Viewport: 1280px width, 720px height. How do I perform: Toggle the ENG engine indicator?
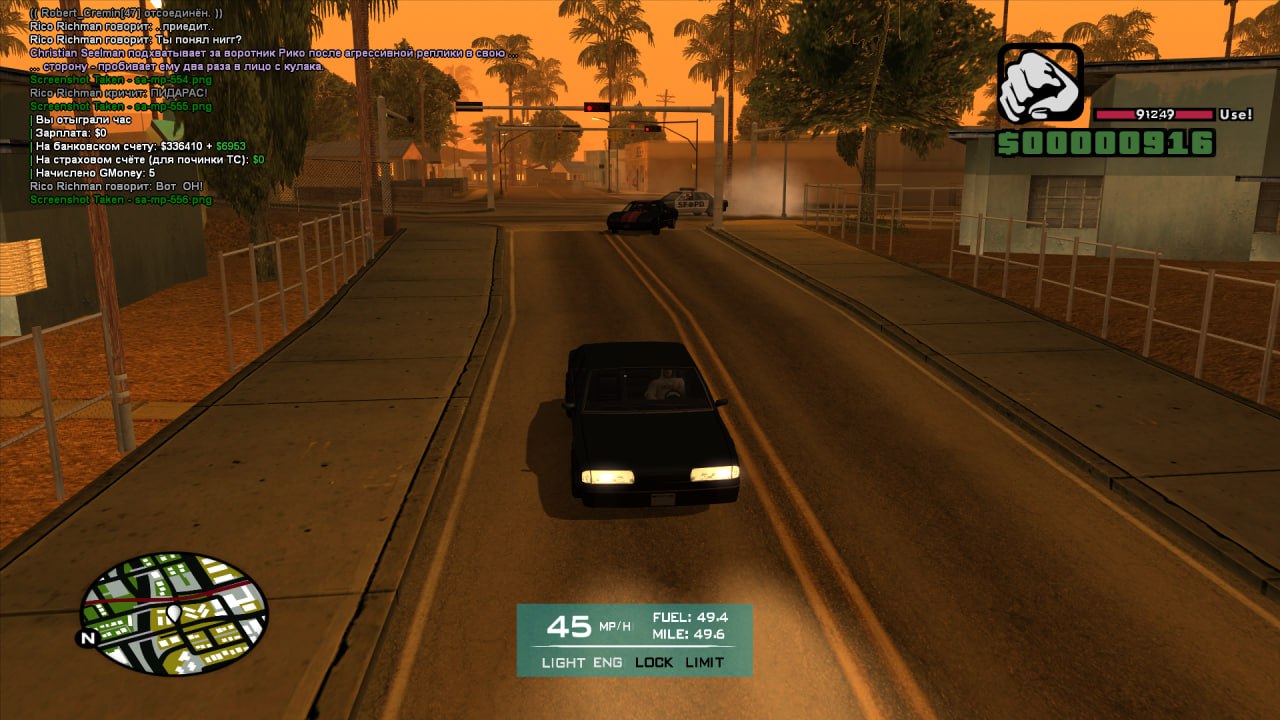pos(608,663)
